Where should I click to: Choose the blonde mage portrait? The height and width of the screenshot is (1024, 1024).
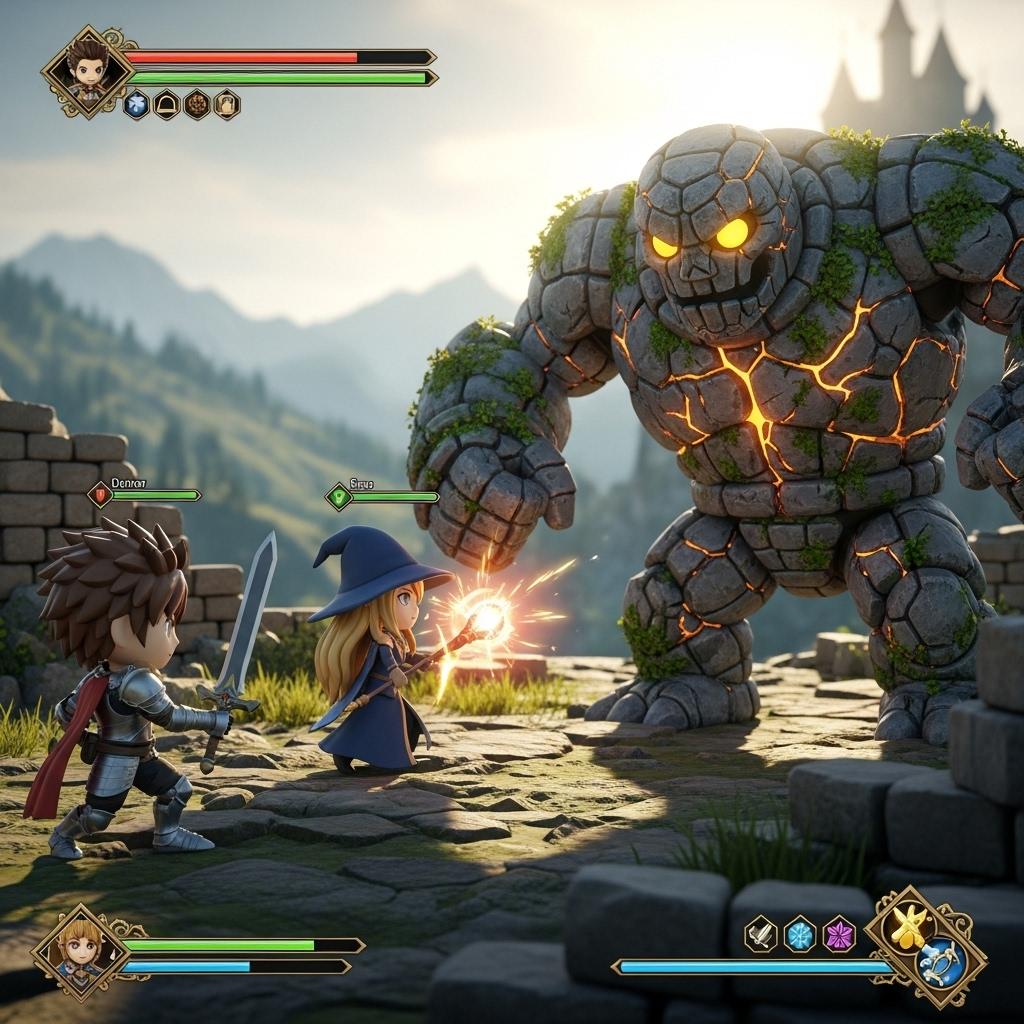click(81, 950)
